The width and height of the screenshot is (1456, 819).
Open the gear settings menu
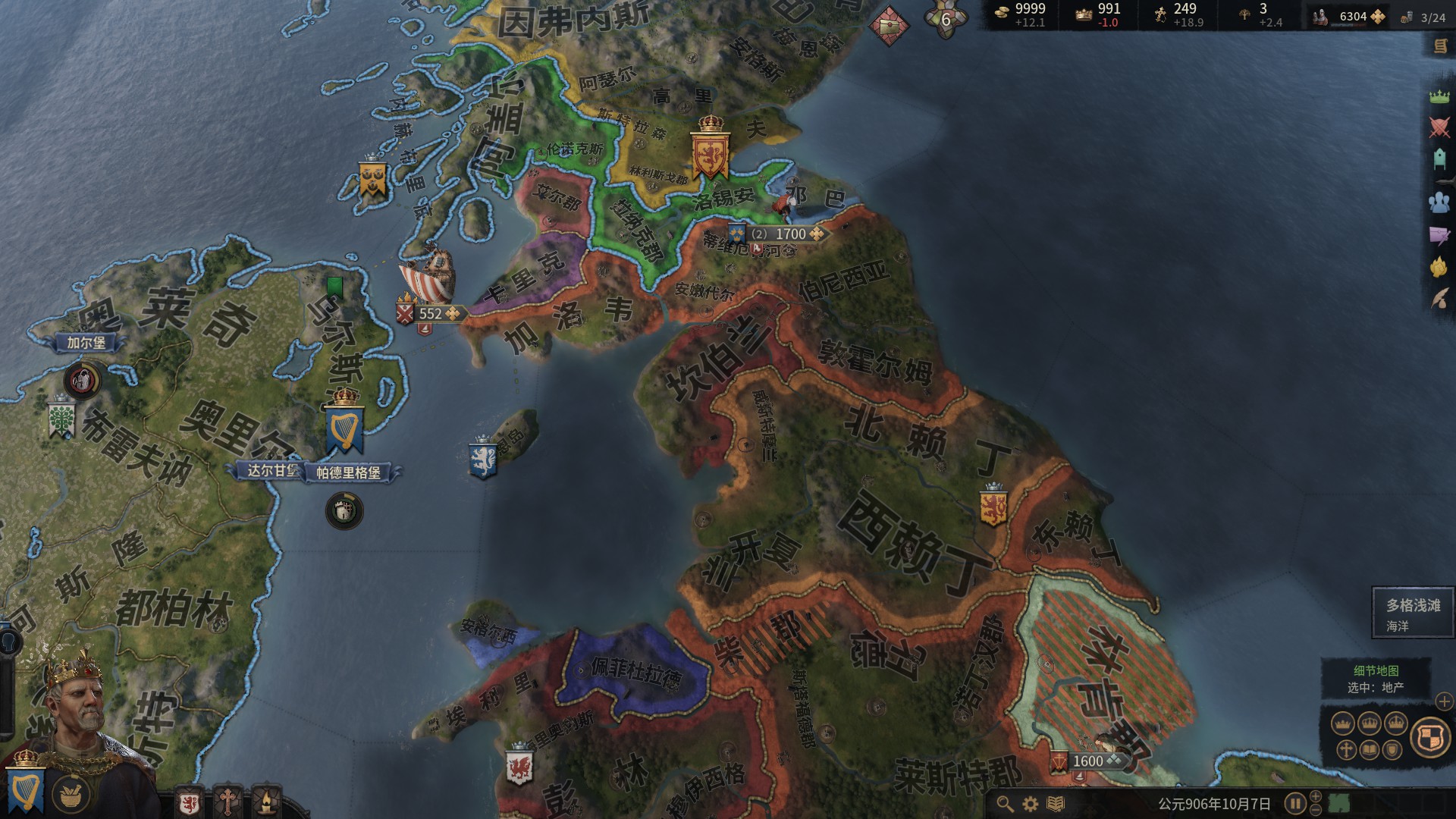[1030, 803]
